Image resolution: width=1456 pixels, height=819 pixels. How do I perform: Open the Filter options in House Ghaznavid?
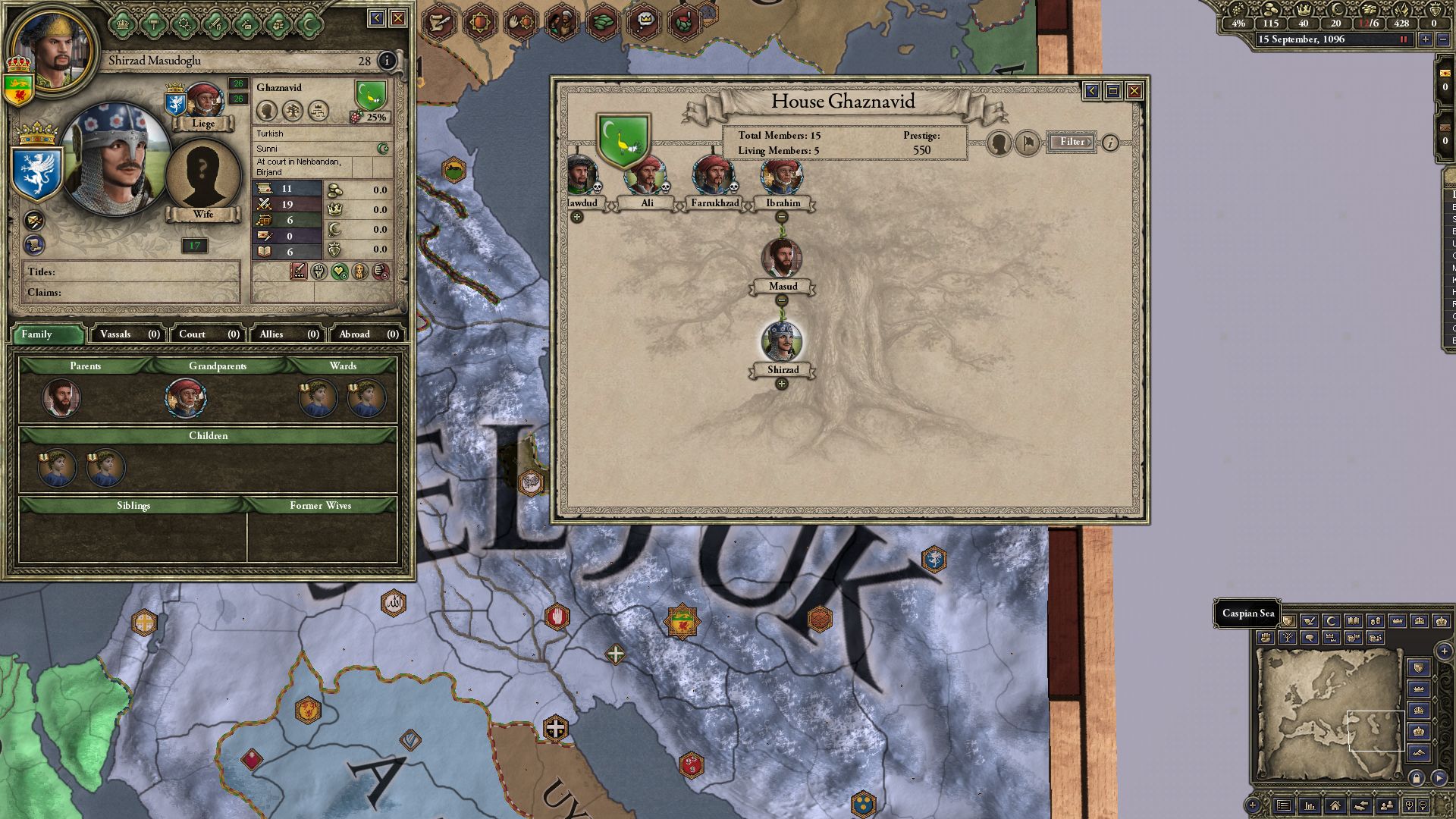(1072, 142)
